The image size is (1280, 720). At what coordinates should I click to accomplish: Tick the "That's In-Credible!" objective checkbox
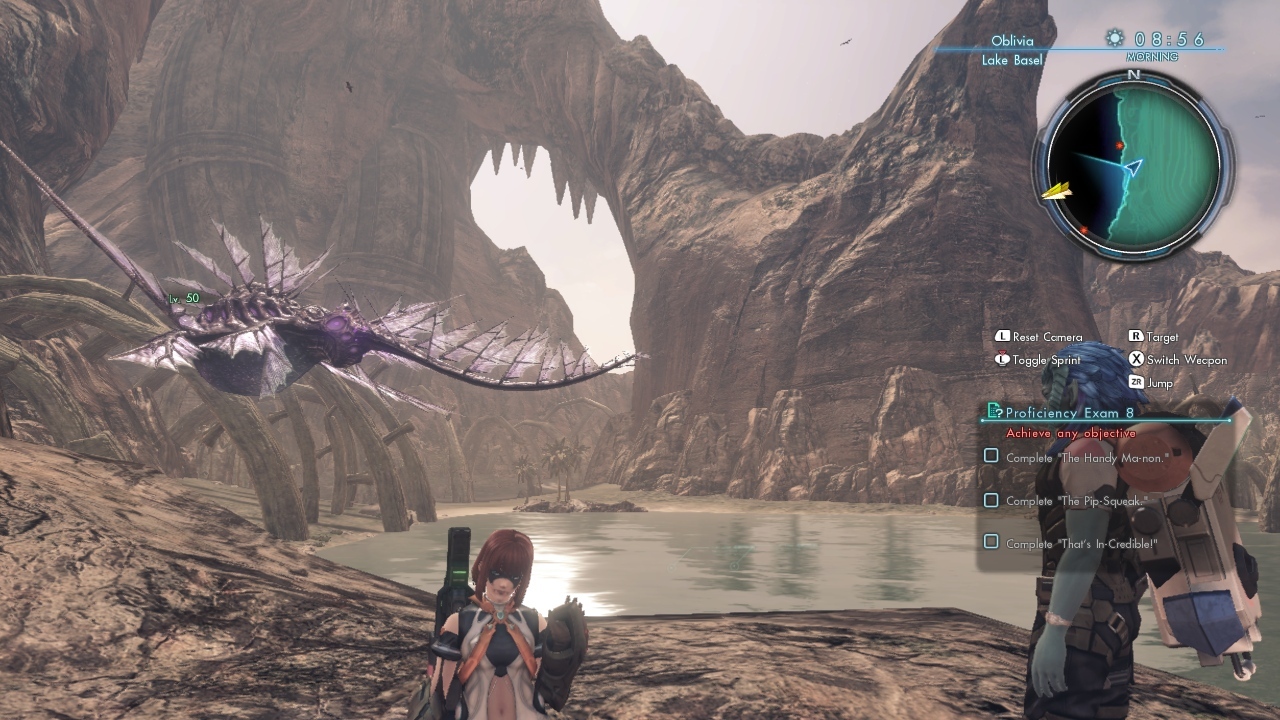991,542
